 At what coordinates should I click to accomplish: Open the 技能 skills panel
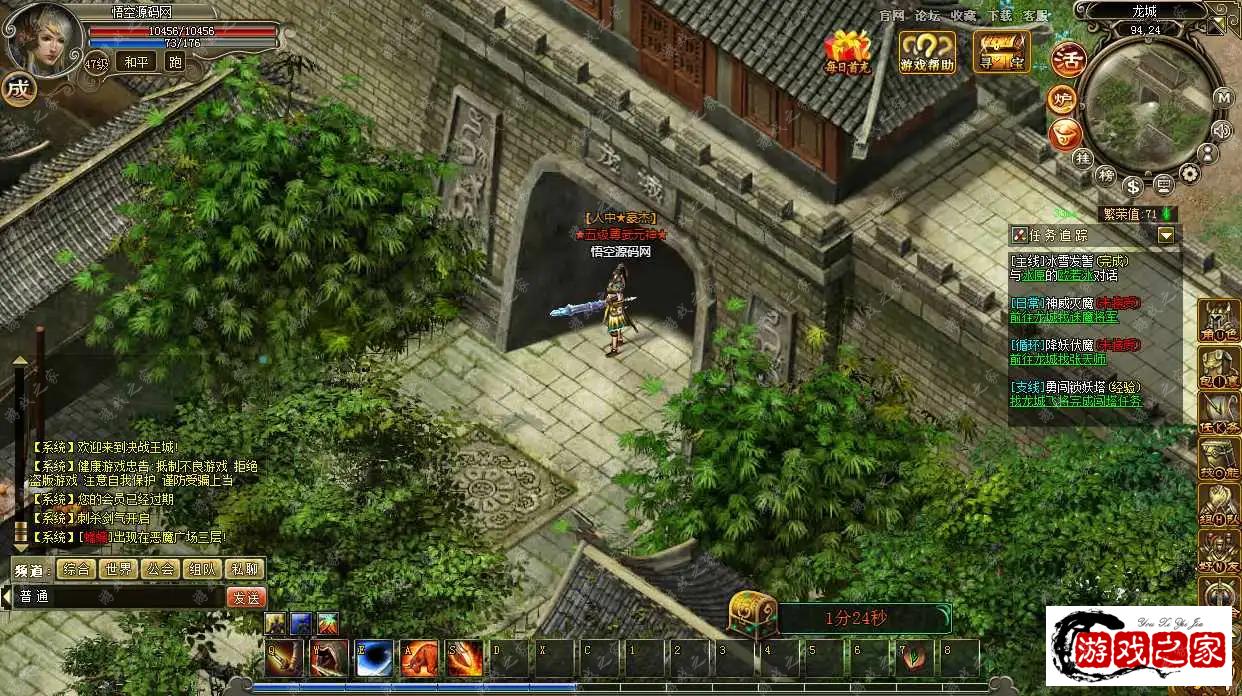click(1220, 460)
